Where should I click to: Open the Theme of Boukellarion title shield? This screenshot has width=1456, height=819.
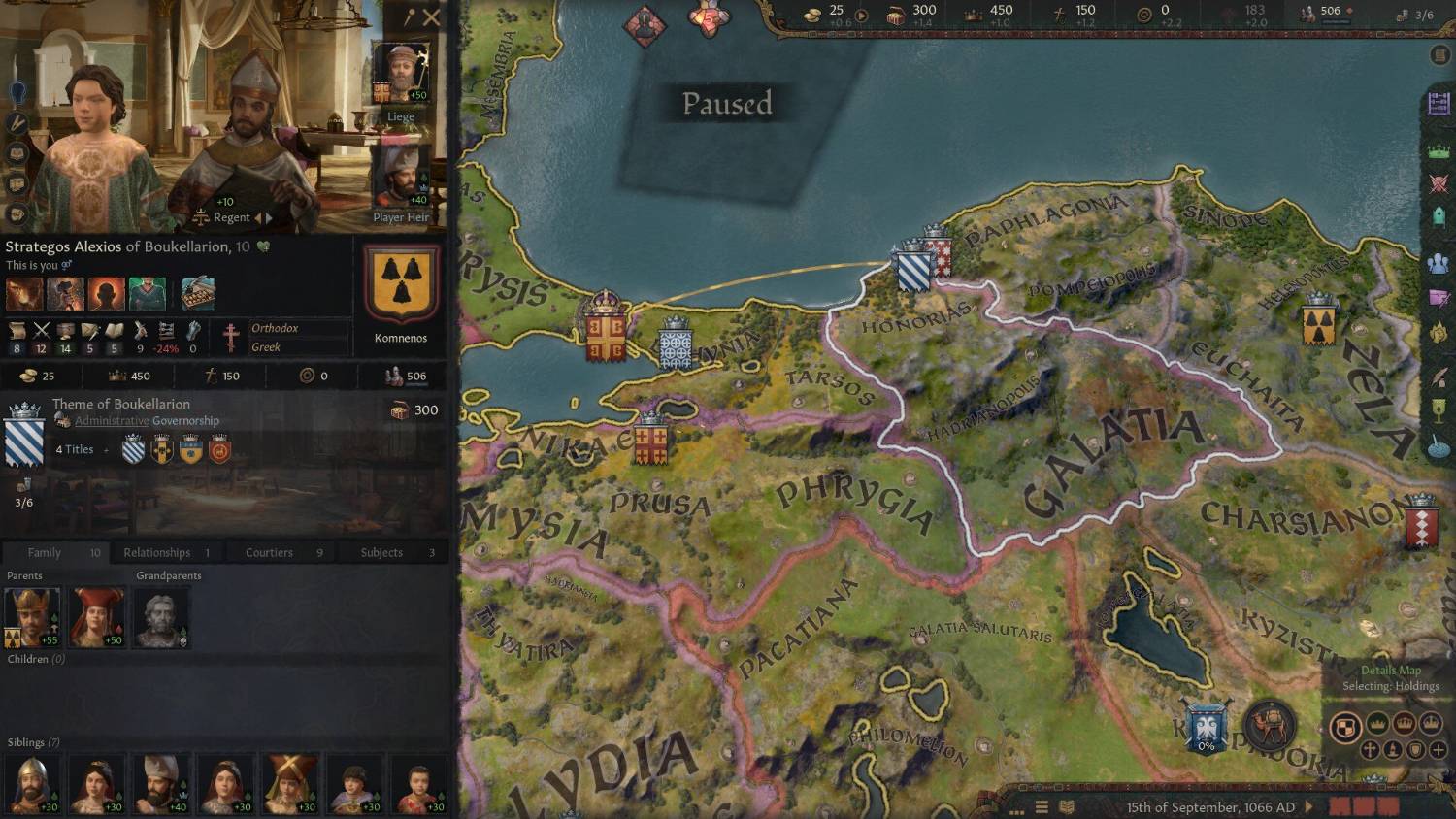tap(24, 437)
